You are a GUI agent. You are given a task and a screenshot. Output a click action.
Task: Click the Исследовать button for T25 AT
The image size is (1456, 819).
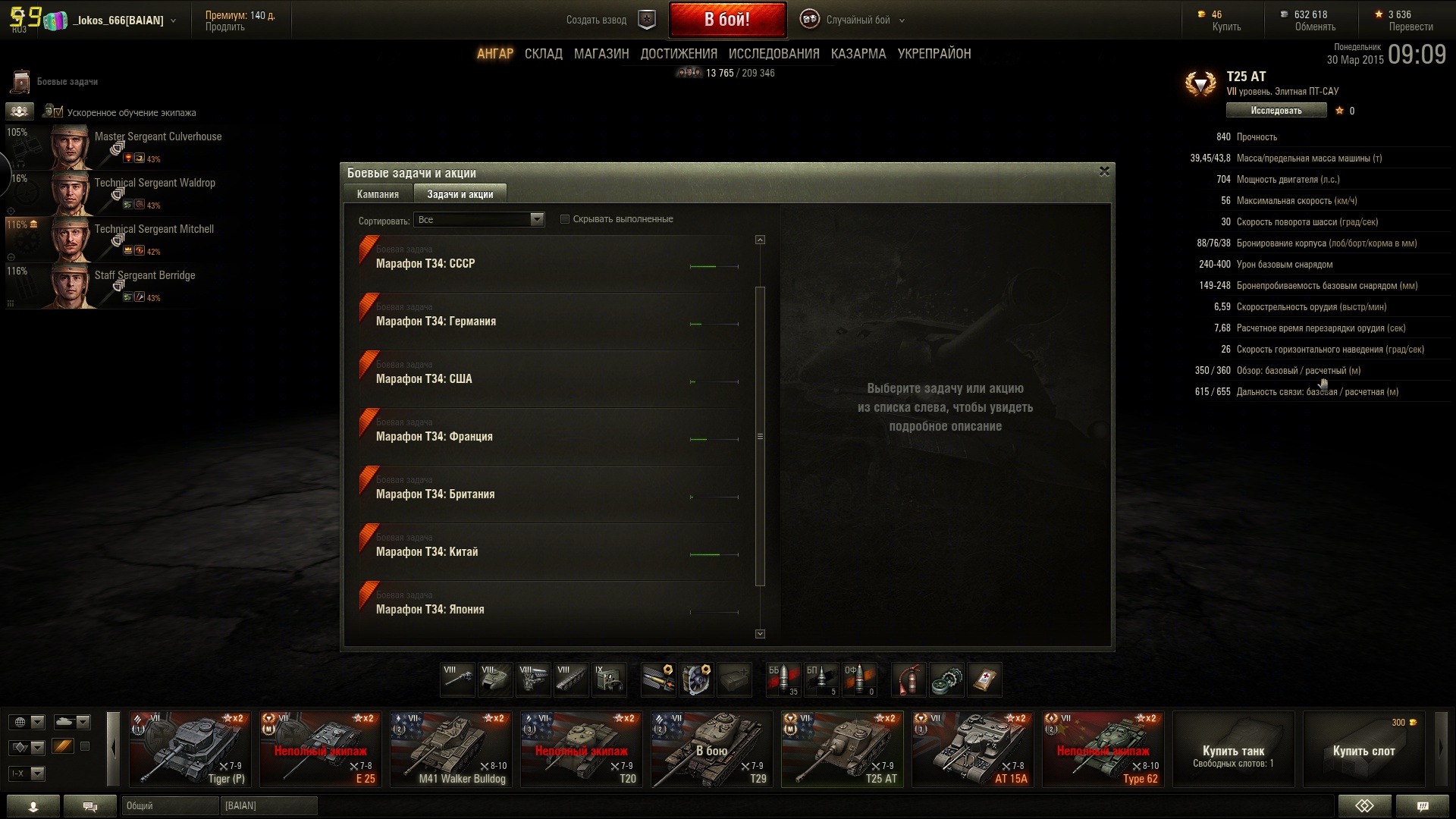pos(1276,111)
